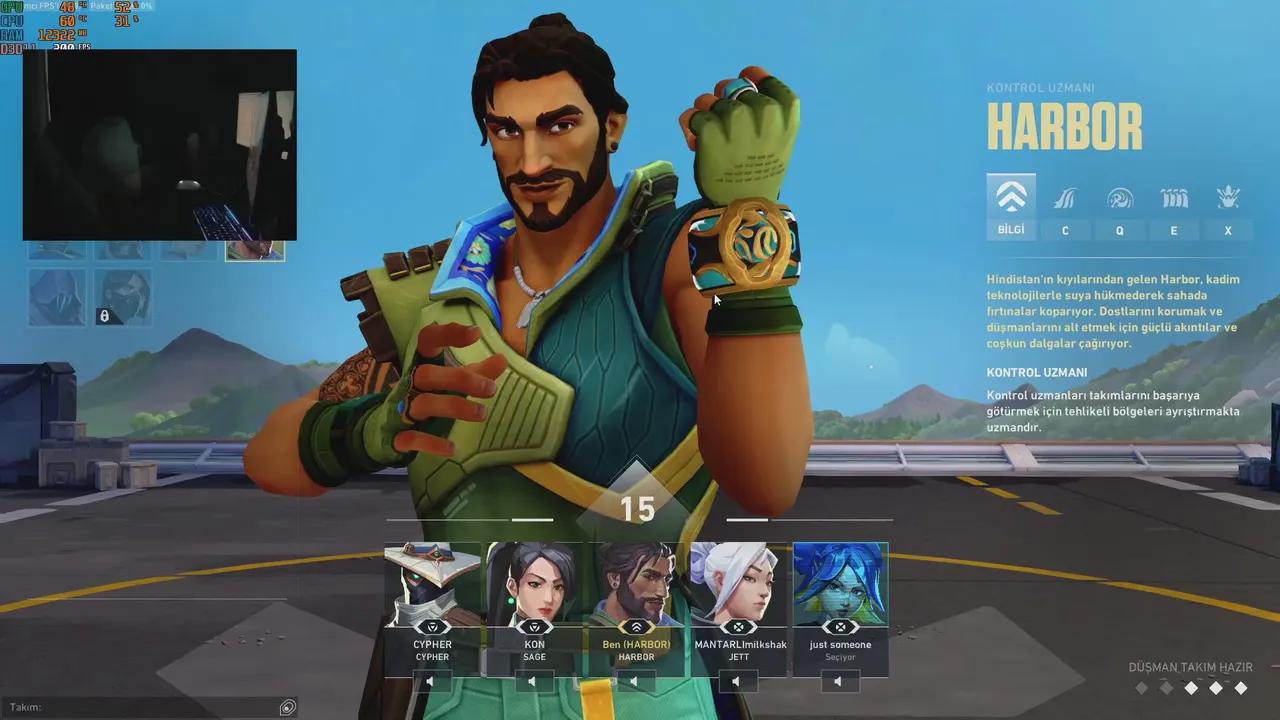1280x720 pixels.
Task: Select the masked agent thumbnail in the grid
Action: pos(122,296)
